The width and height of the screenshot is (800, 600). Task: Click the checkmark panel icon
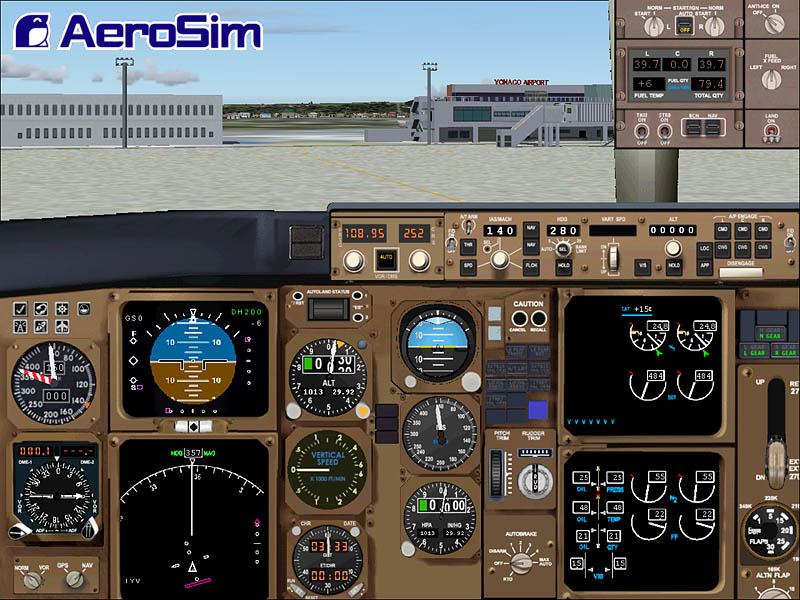[x=22, y=310]
